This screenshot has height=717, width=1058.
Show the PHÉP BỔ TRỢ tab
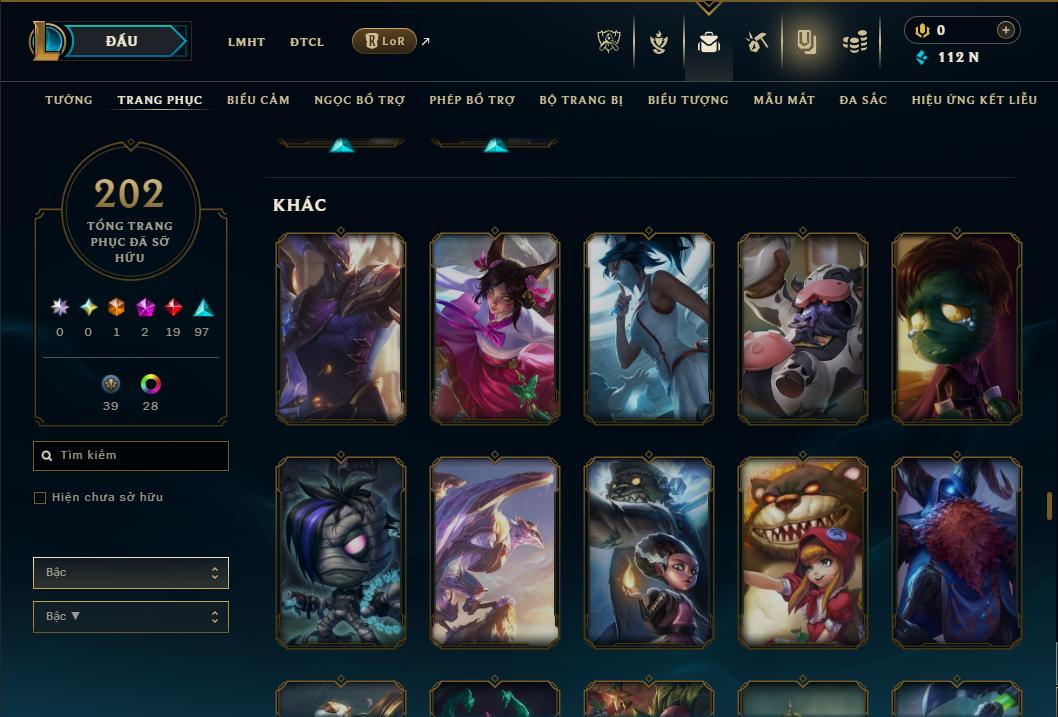(472, 100)
